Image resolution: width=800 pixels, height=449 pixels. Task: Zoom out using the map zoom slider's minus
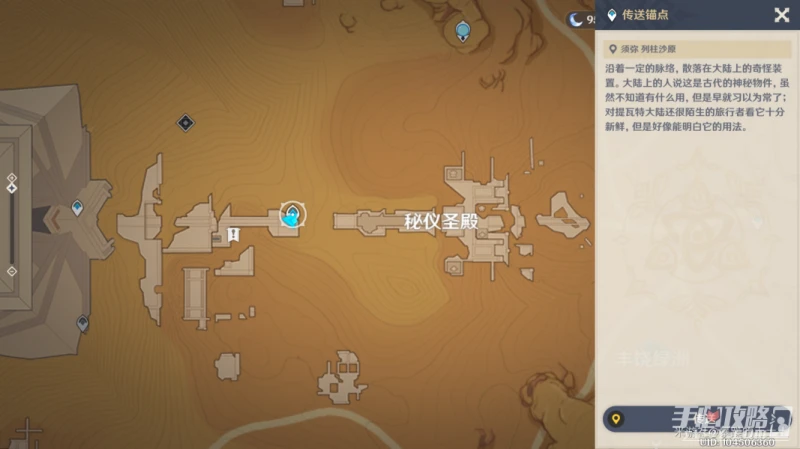point(11,271)
